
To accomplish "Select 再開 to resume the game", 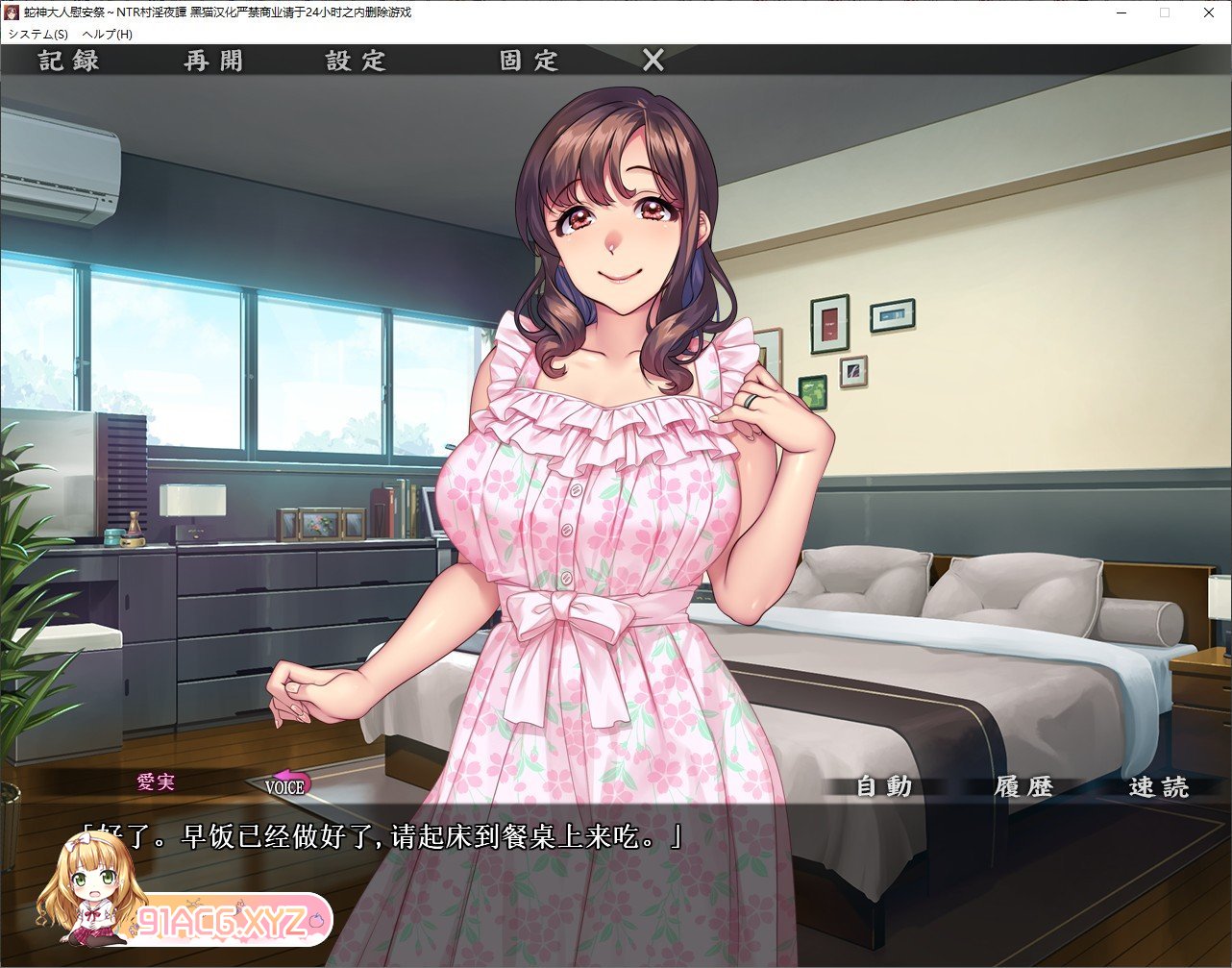I will (x=213, y=61).
